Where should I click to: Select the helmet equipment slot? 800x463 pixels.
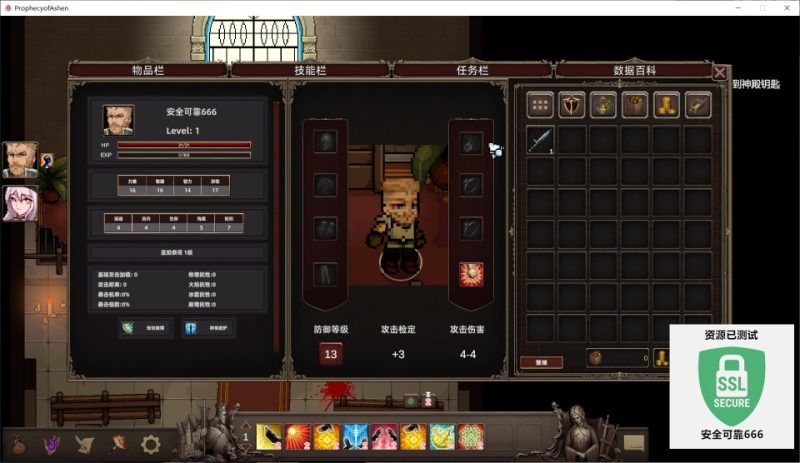pyautogui.click(x=325, y=142)
